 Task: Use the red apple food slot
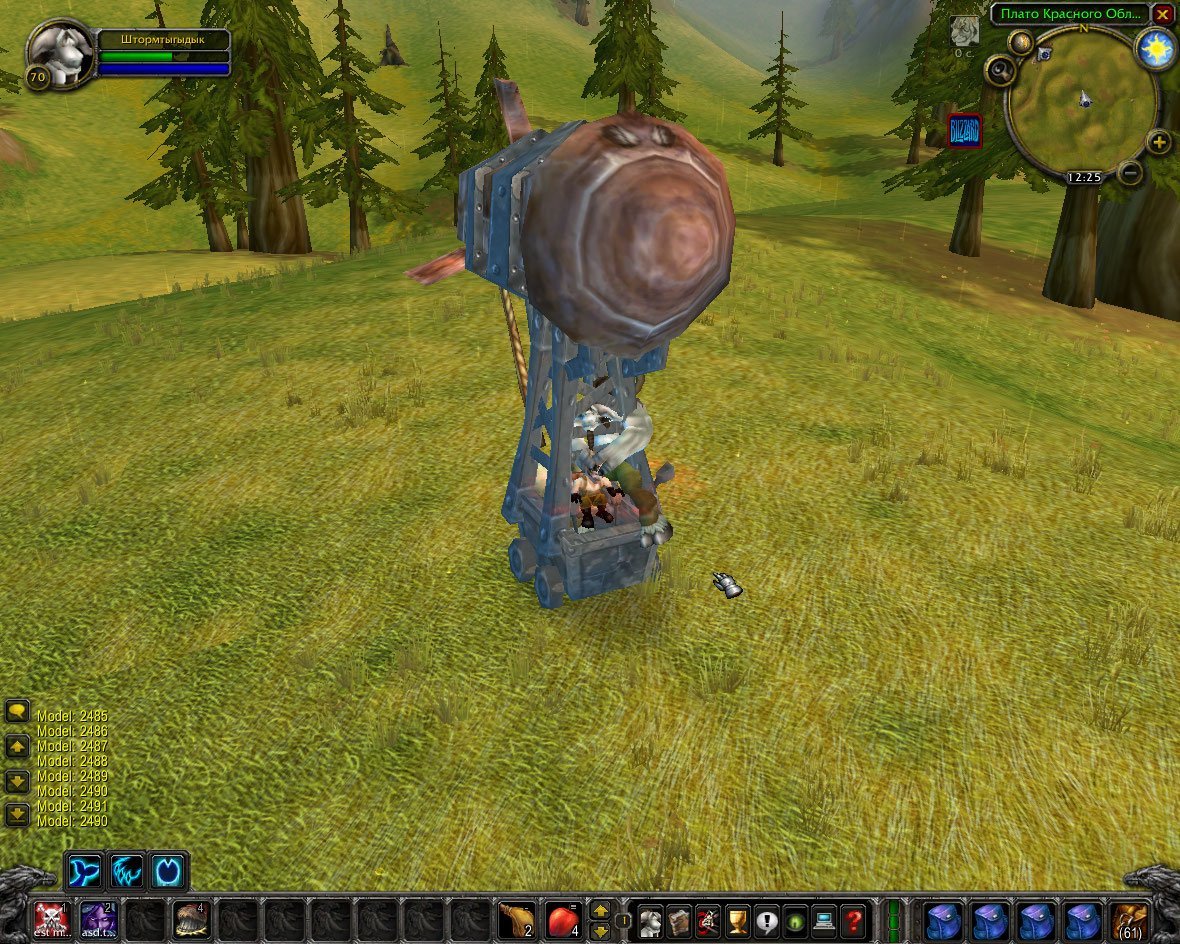click(x=562, y=918)
